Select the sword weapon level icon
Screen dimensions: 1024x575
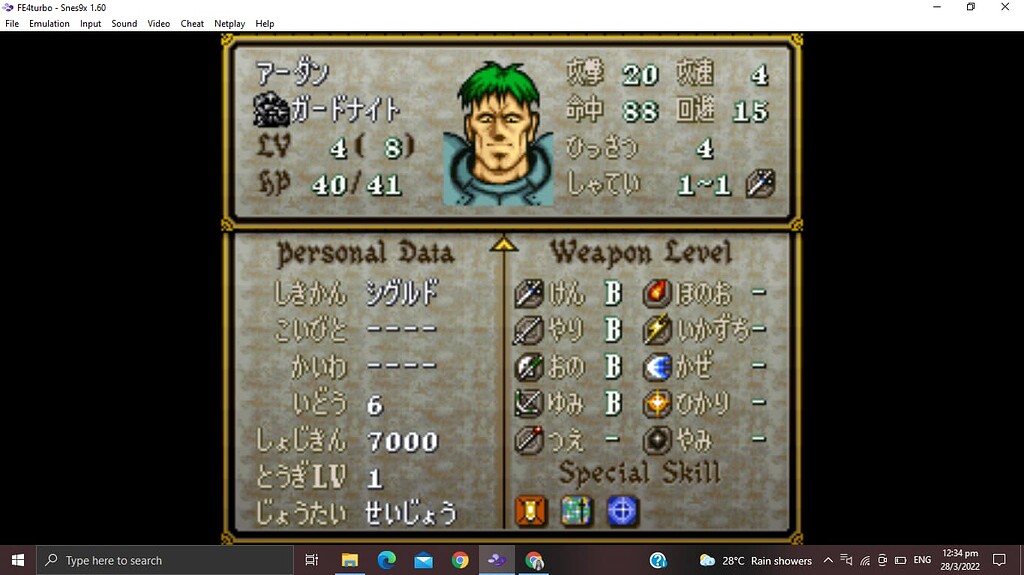[529, 293]
